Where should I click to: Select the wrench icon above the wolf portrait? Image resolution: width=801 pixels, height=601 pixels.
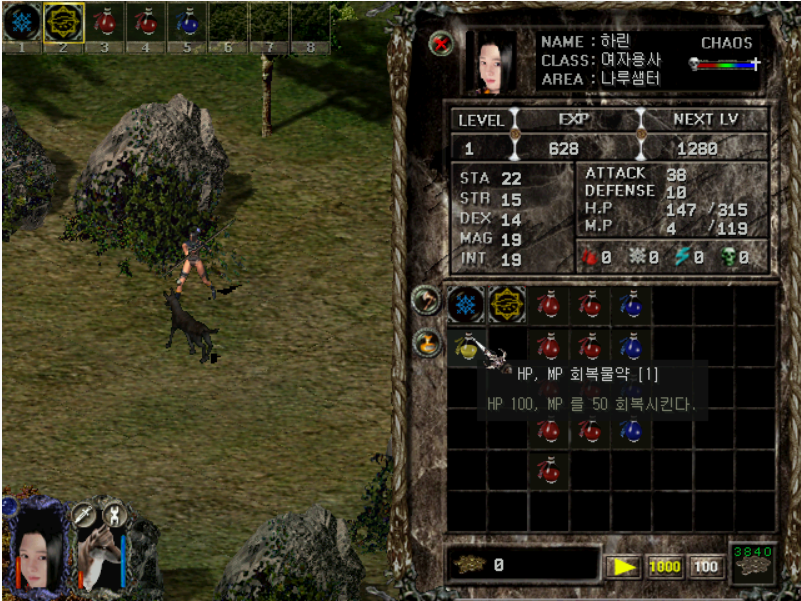pos(113,514)
